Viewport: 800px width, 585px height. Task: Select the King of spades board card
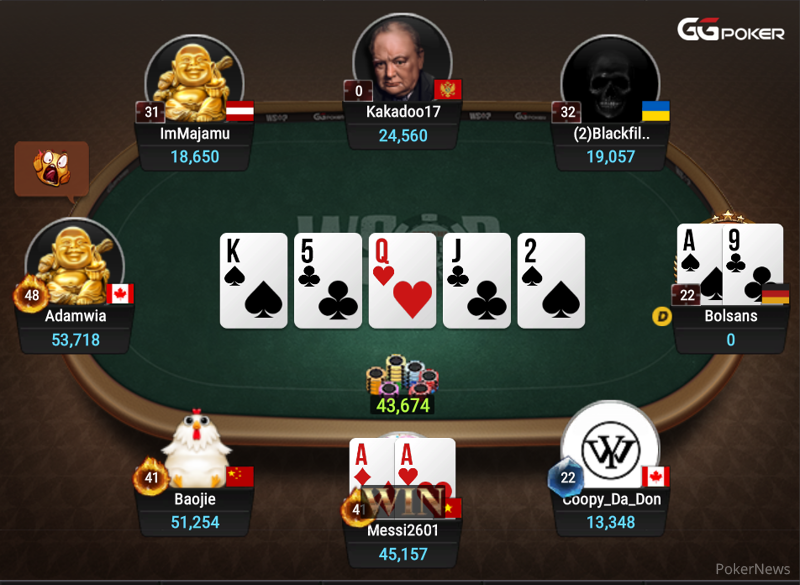[x=254, y=281]
